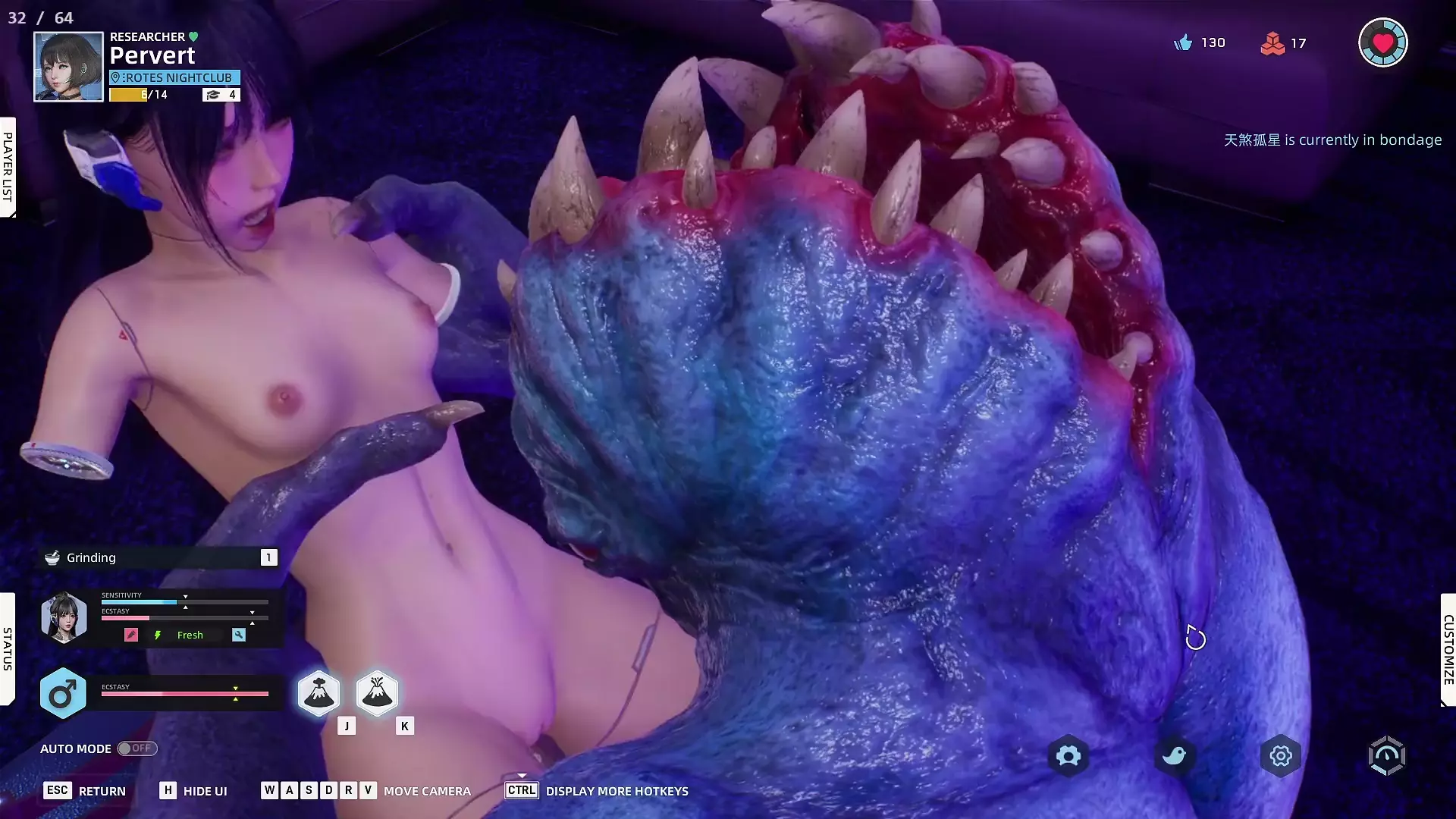Open the Researcher profile portrait
Viewport: 1456px width, 819px height.
point(68,67)
